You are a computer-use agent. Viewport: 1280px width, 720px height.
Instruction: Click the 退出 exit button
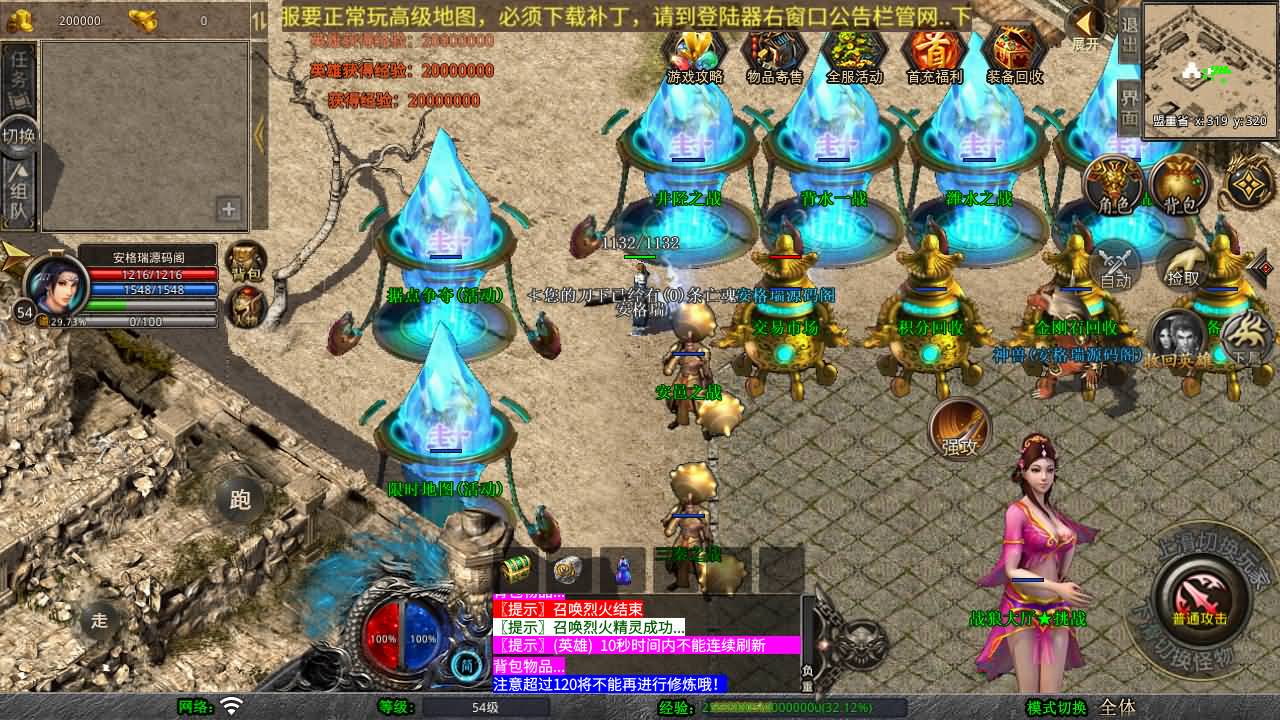1129,34
